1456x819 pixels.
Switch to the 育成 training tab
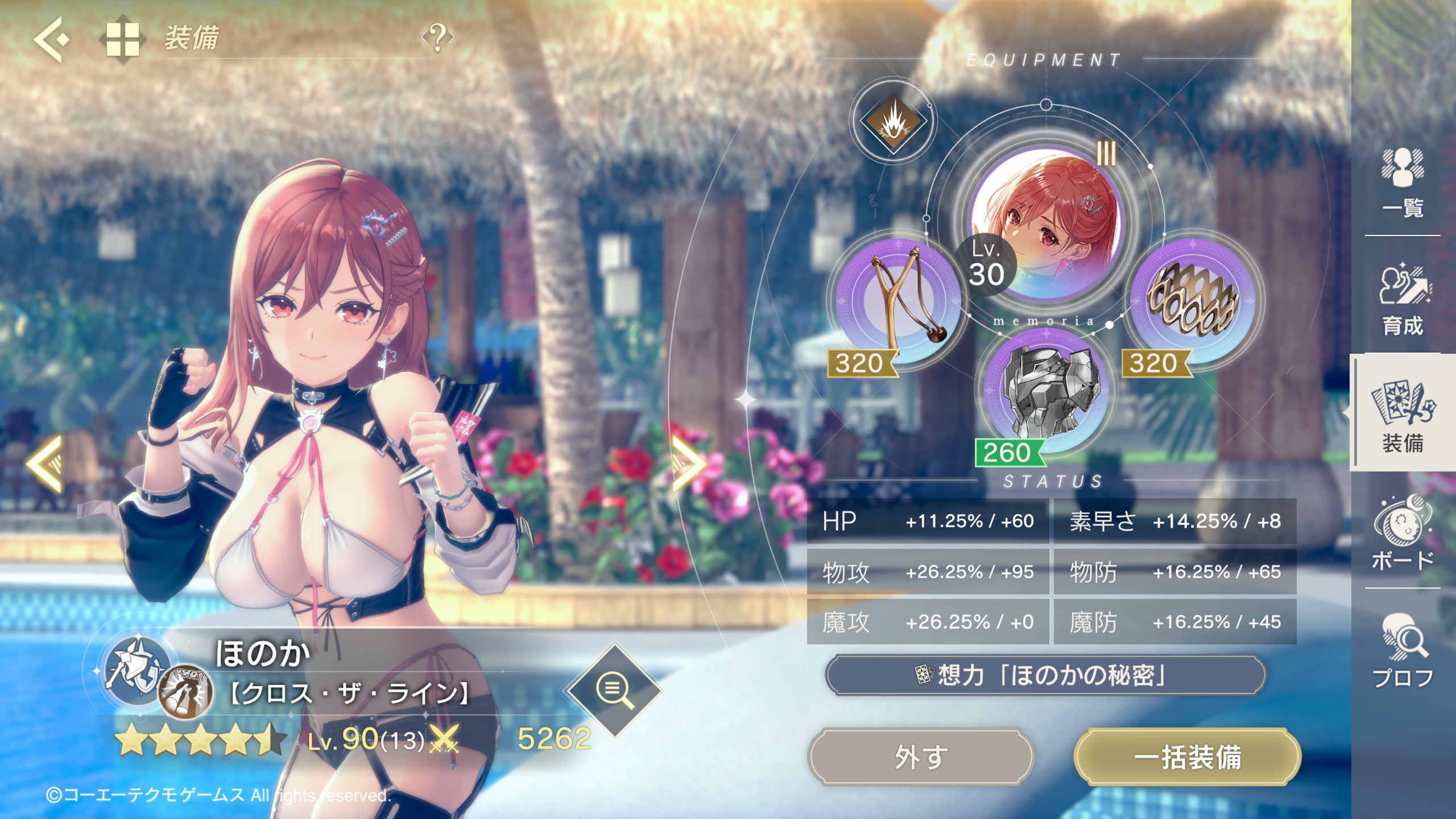[1403, 300]
